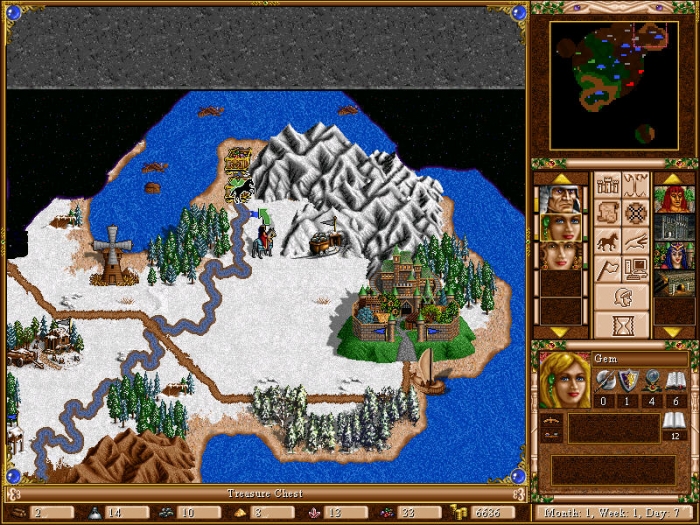Select Next Hero helmet button
This screenshot has width=700, height=525.
point(621,297)
